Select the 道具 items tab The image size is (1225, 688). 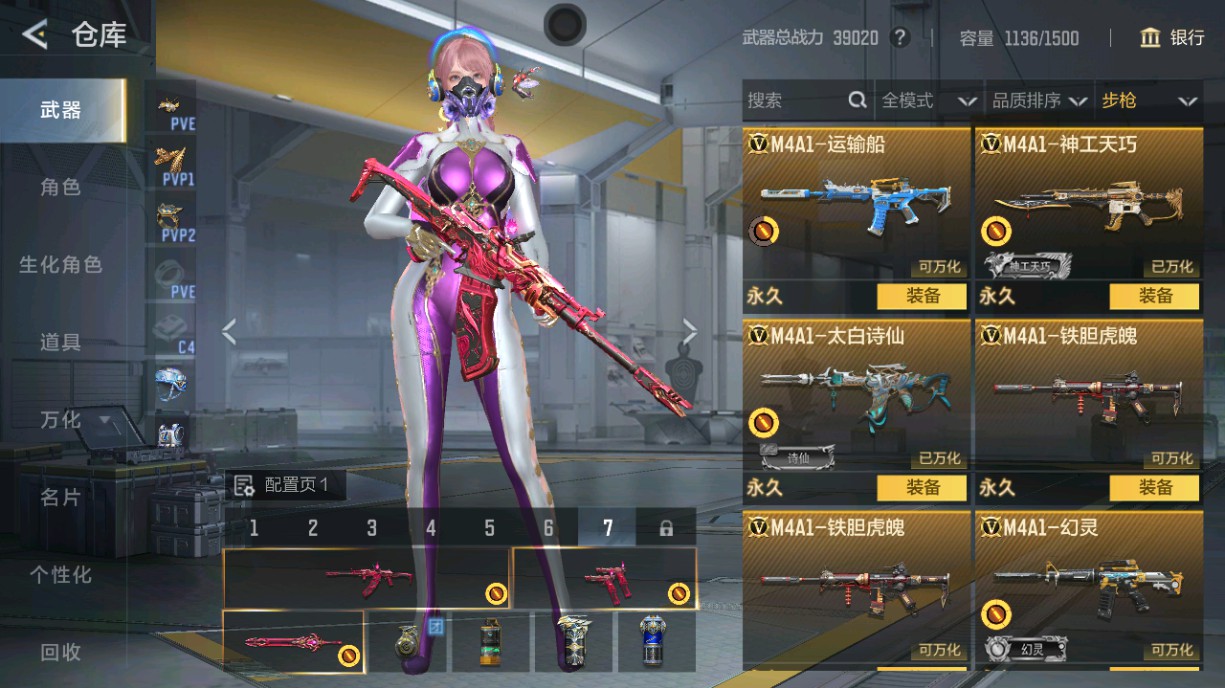pyautogui.click(x=60, y=342)
